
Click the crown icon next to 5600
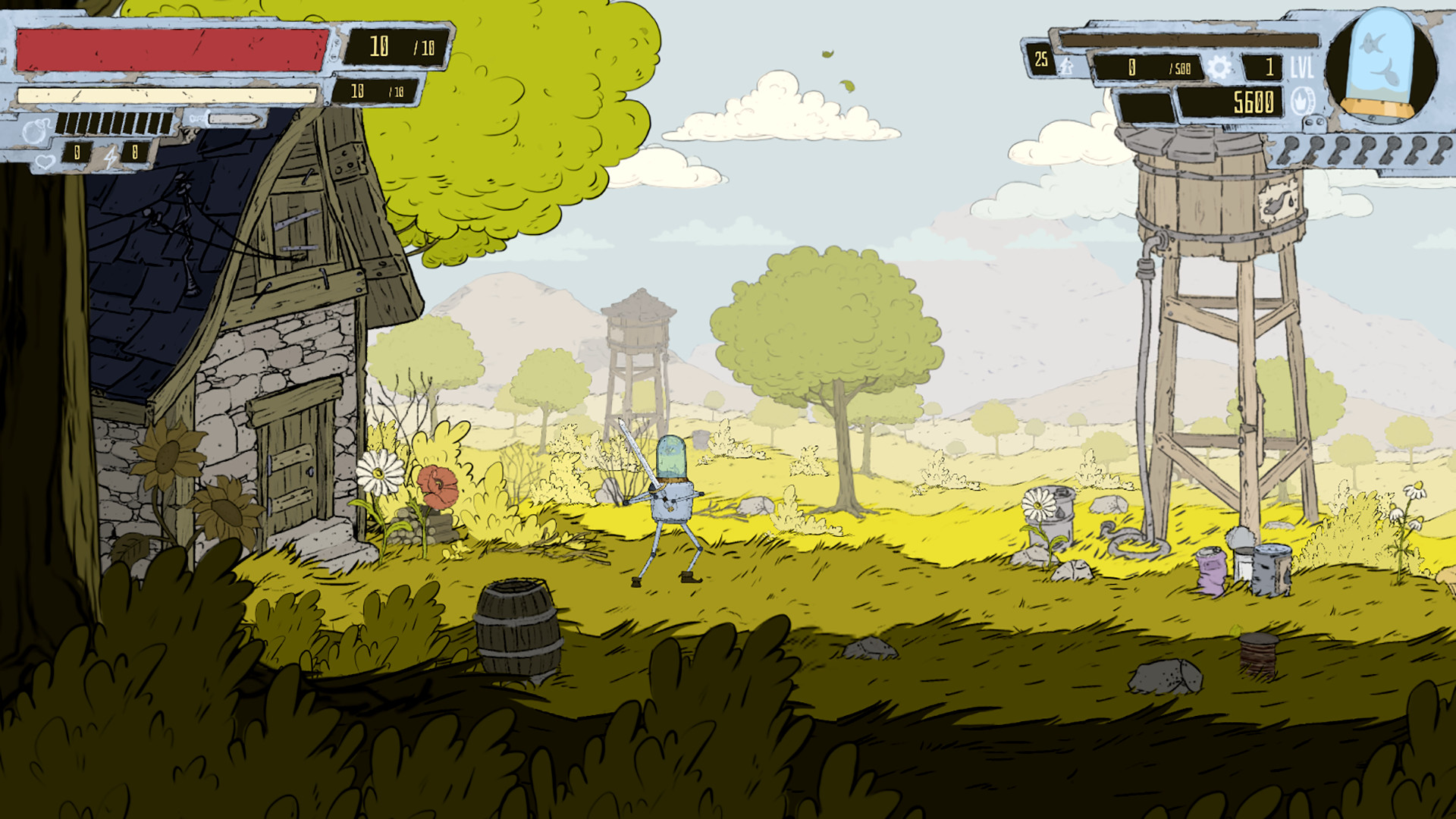pos(1301,101)
